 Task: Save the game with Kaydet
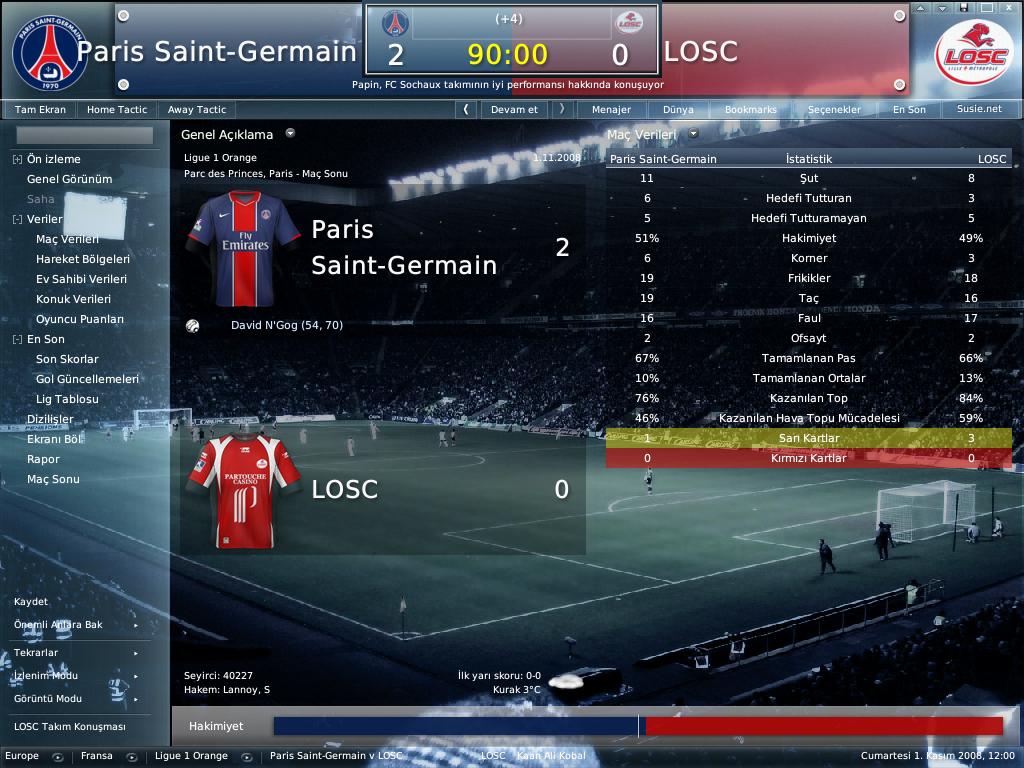click(x=31, y=602)
